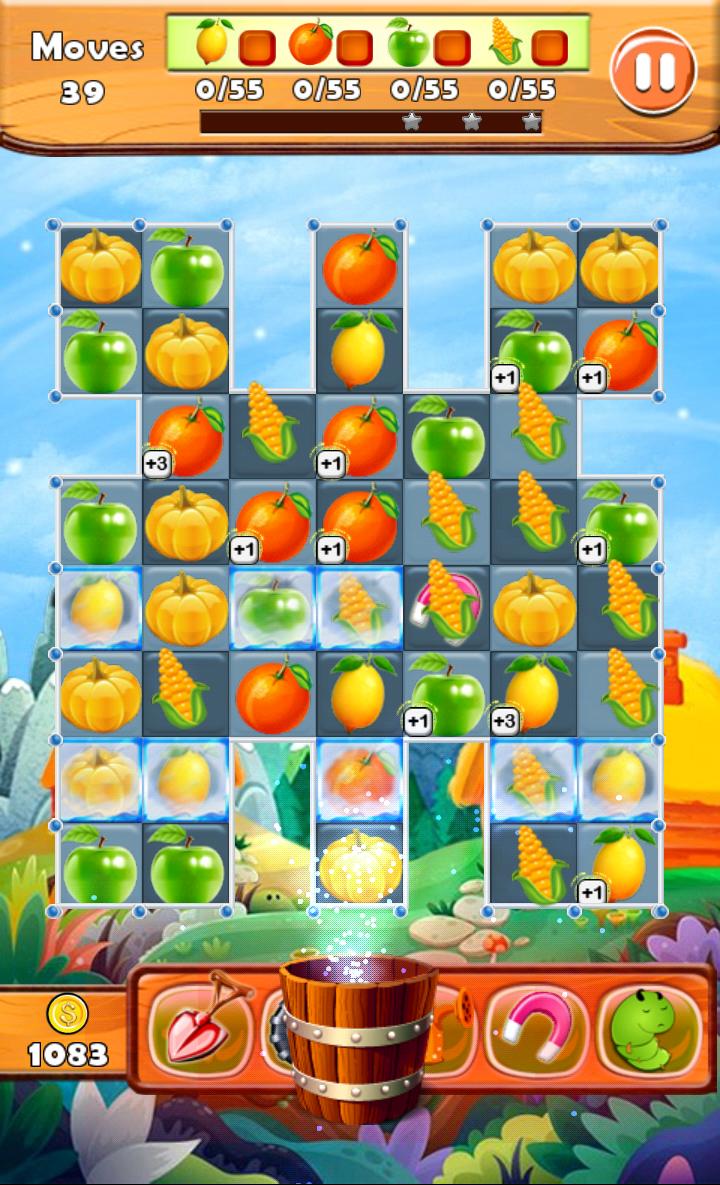The width and height of the screenshot is (720, 1185).
Task: Select the frozen green apple tile
Action: coord(273,609)
